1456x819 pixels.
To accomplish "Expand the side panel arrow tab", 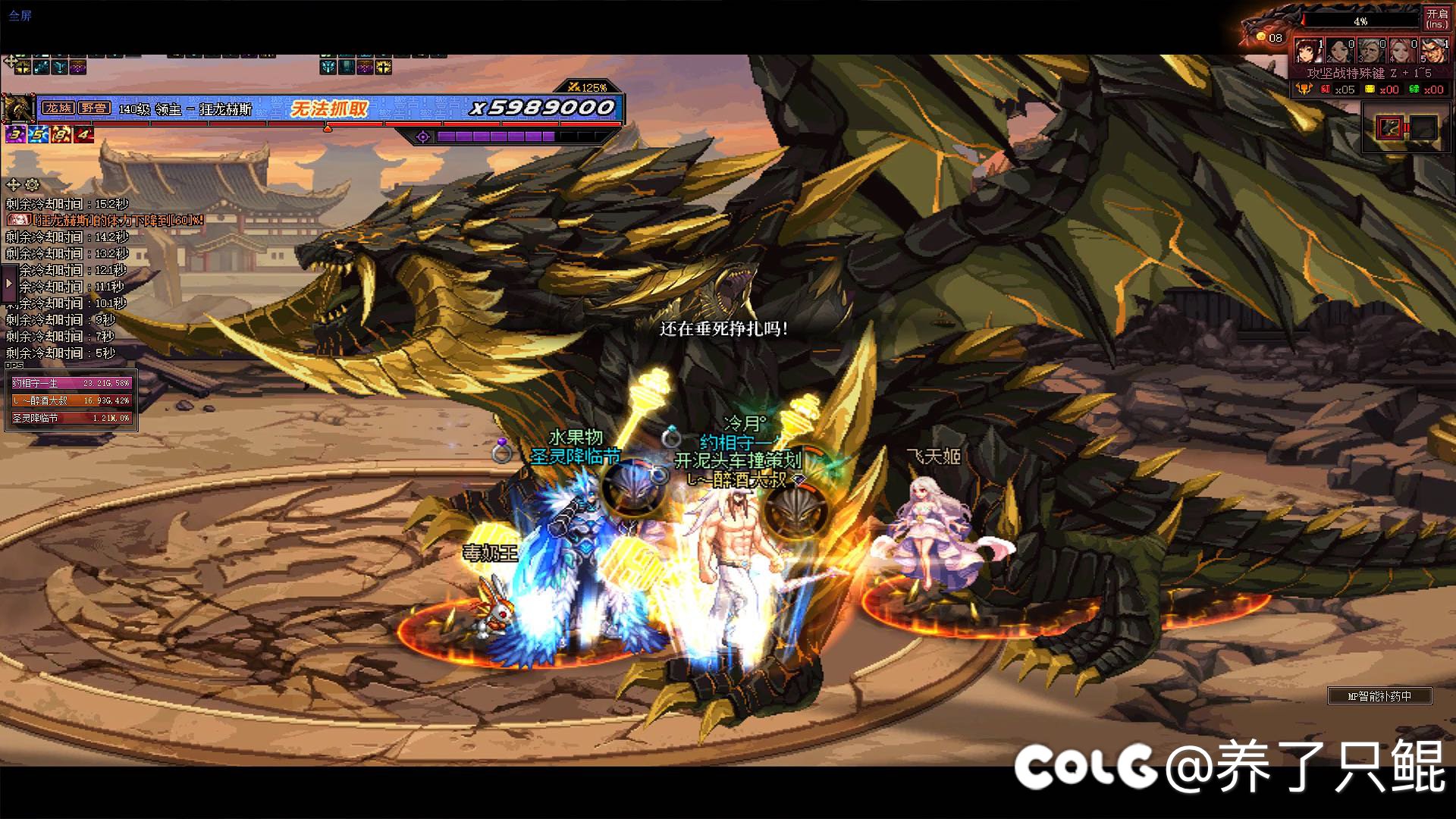I will coord(8,284).
